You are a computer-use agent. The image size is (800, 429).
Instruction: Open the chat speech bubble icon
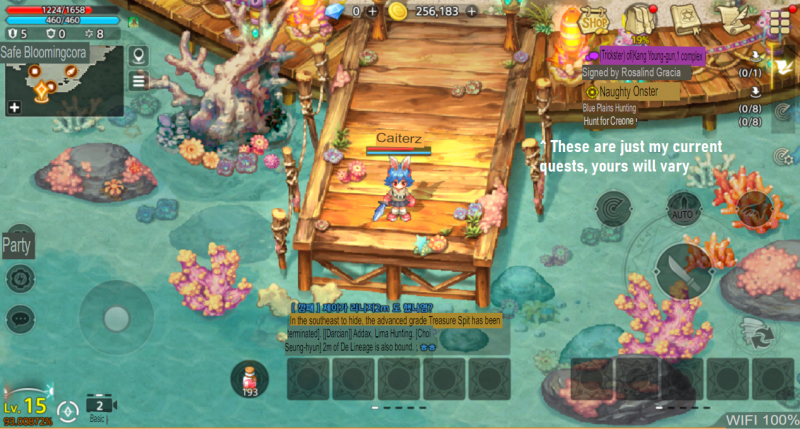[x=19, y=319]
